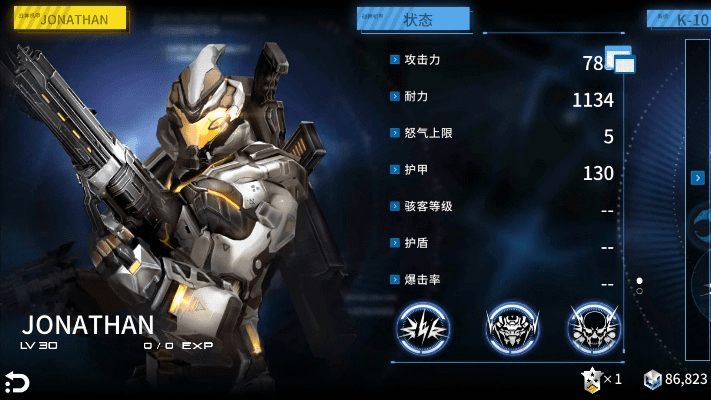Open the 状态 status tab

(x=415, y=19)
